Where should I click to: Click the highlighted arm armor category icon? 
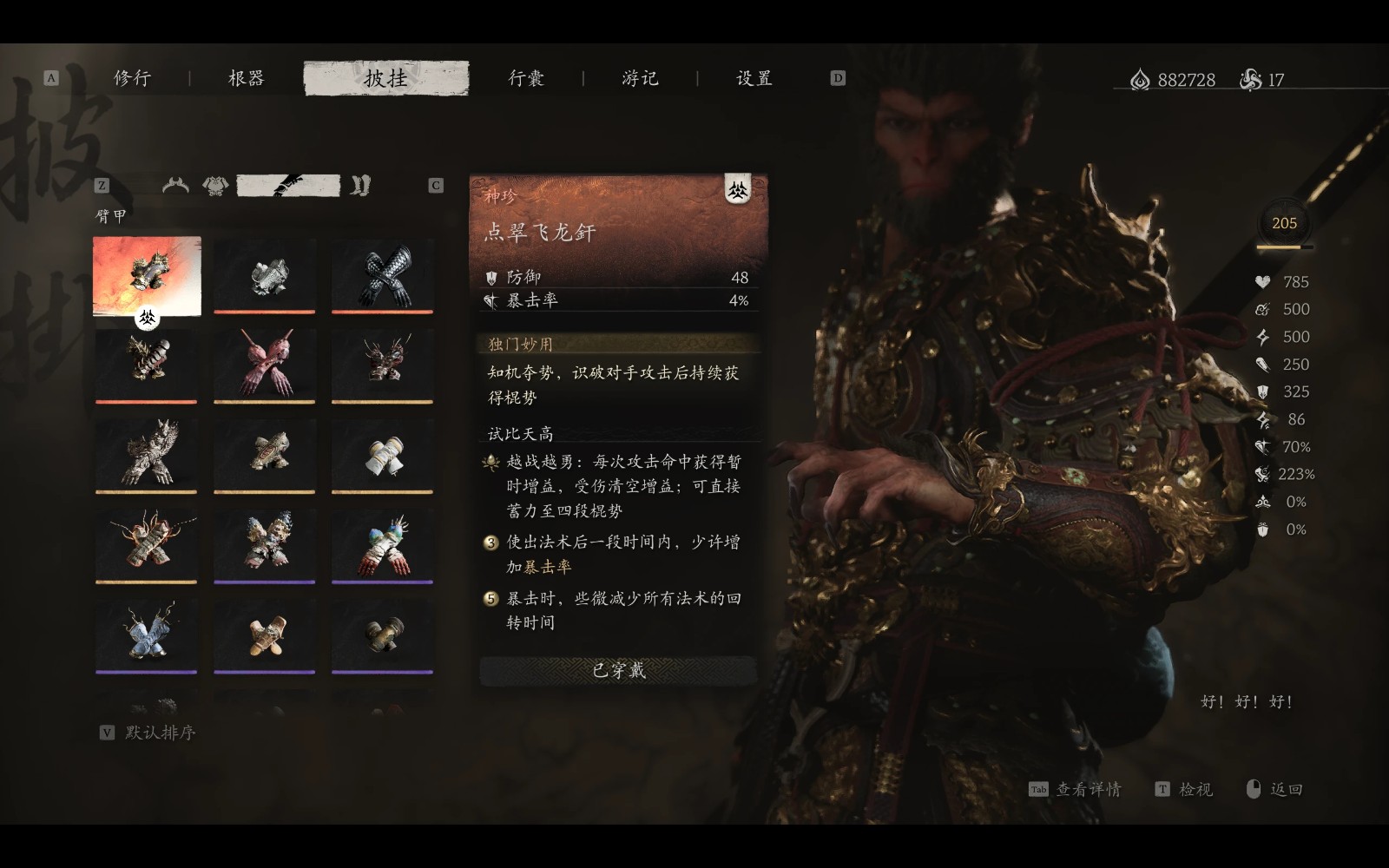(291, 183)
